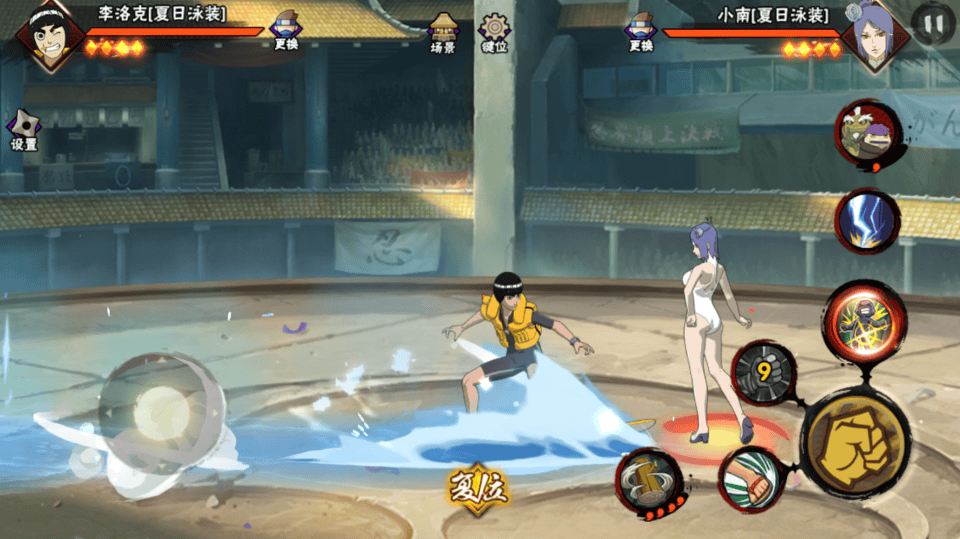
Task: Tap the virtual joystick pad
Action: [162, 412]
